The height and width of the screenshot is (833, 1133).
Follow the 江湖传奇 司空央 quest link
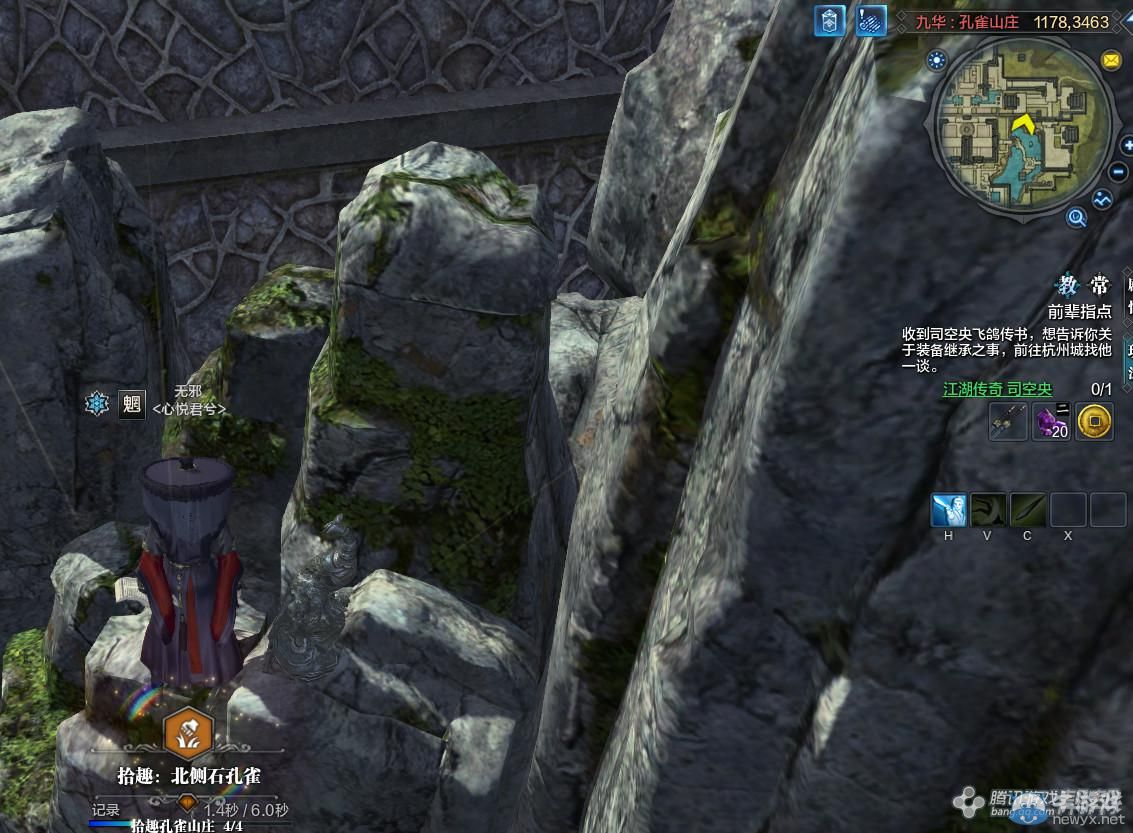coord(997,389)
